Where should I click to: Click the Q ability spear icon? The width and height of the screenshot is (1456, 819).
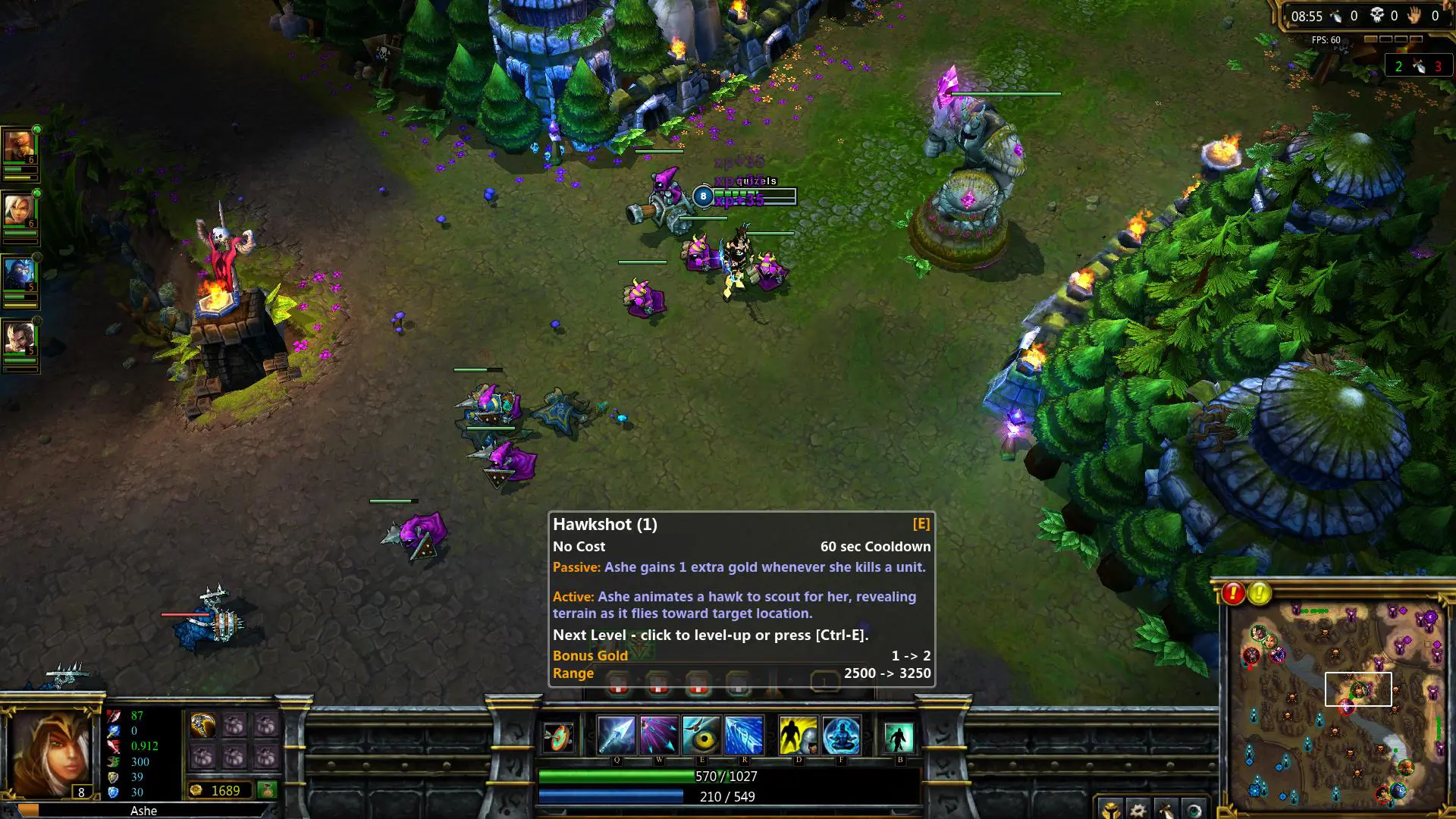click(x=616, y=734)
